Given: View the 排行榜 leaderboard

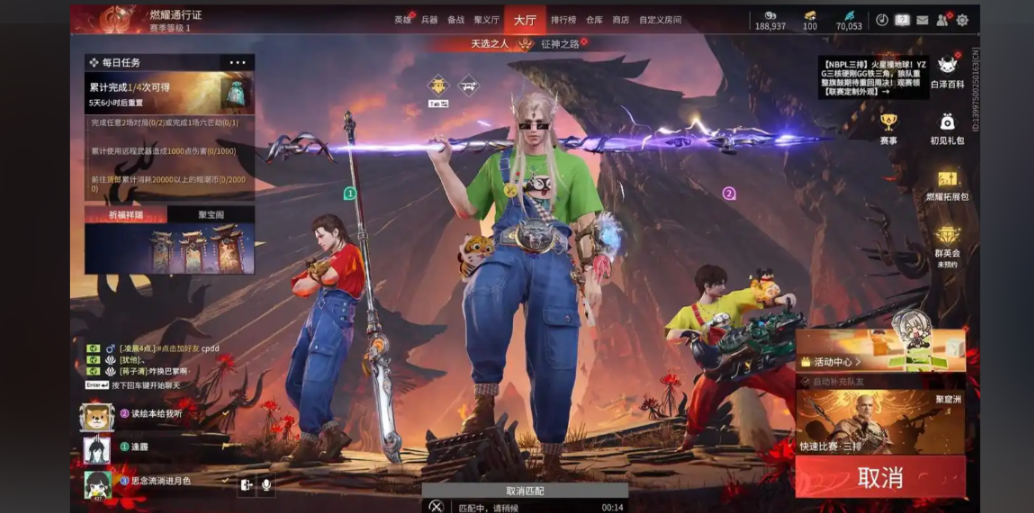Looking at the screenshot, I should tap(563, 19).
